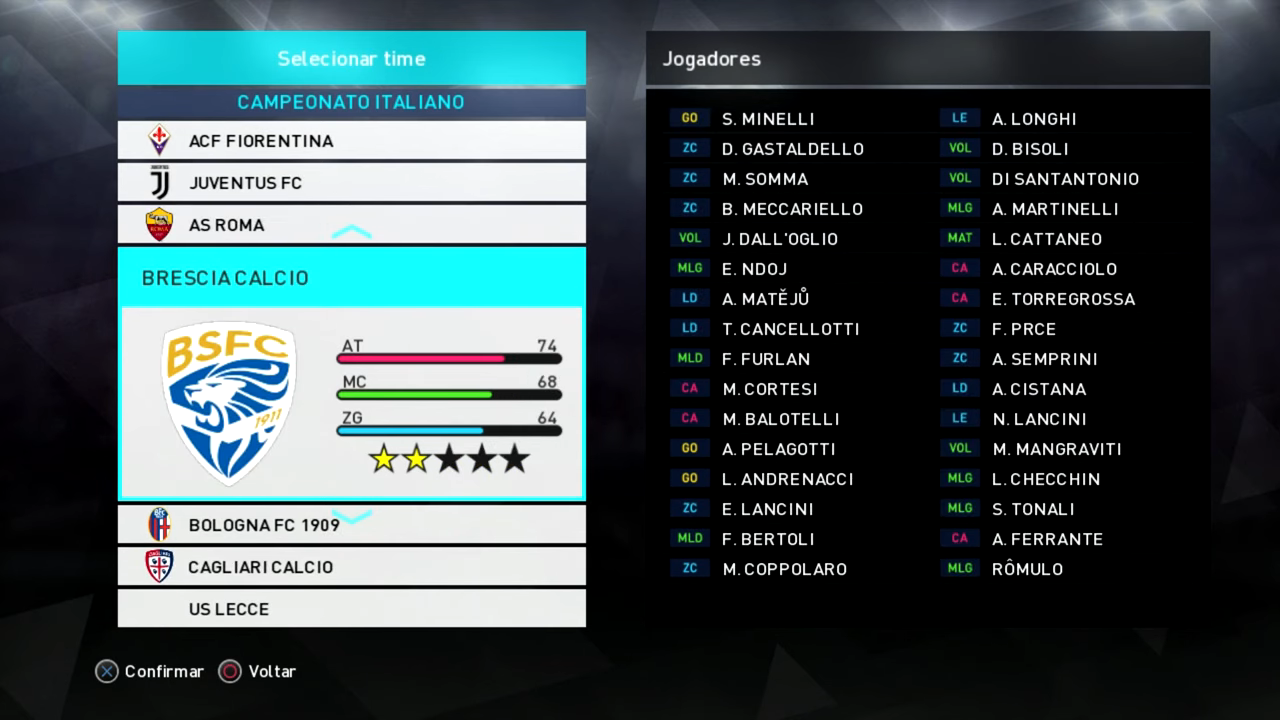Click the CA position badge beside M. Balotelli
Viewport: 1280px width, 720px height.
tap(690, 418)
